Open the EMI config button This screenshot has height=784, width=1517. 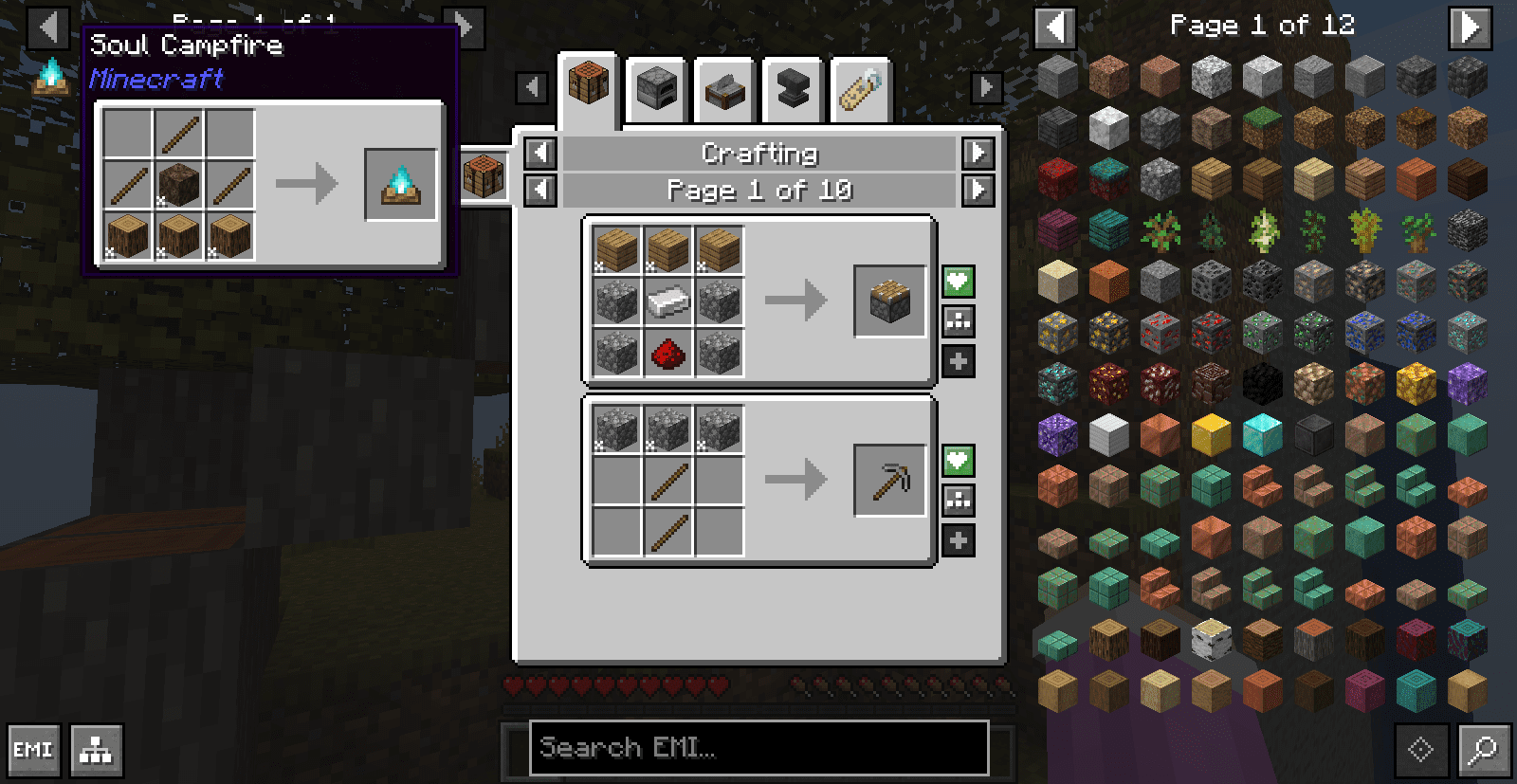coord(34,751)
